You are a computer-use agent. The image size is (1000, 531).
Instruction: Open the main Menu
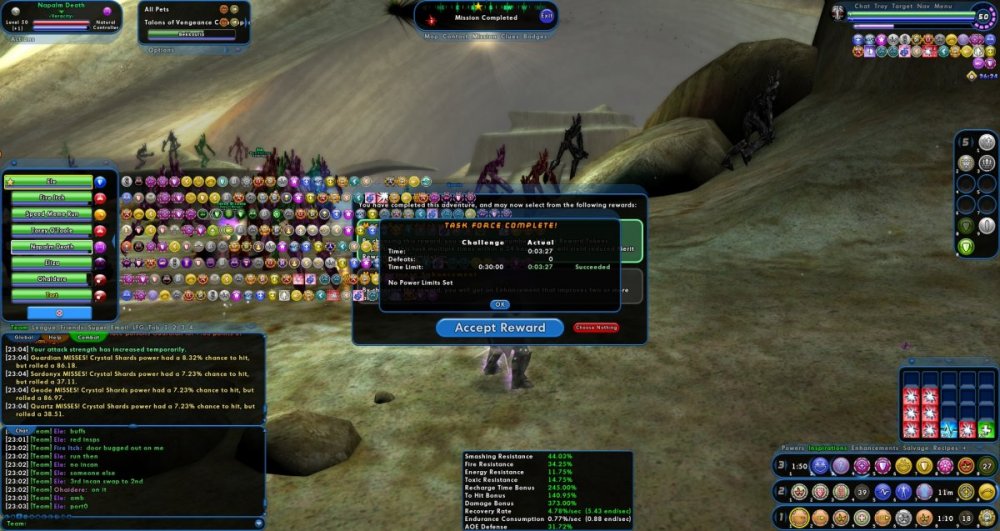click(x=943, y=6)
